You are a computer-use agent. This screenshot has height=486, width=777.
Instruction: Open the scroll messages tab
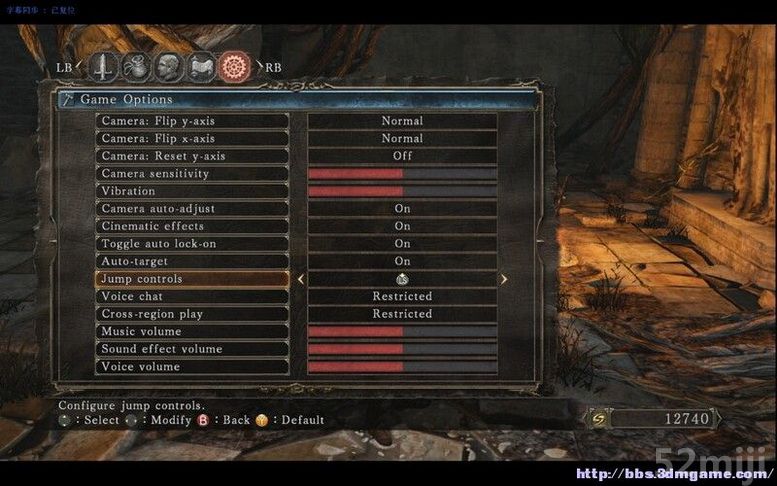click(202, 67)
